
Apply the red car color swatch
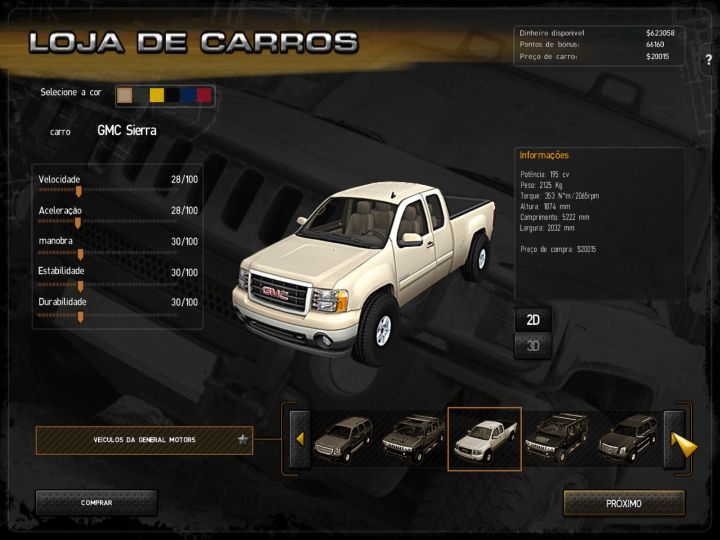[x=204, y=95]
